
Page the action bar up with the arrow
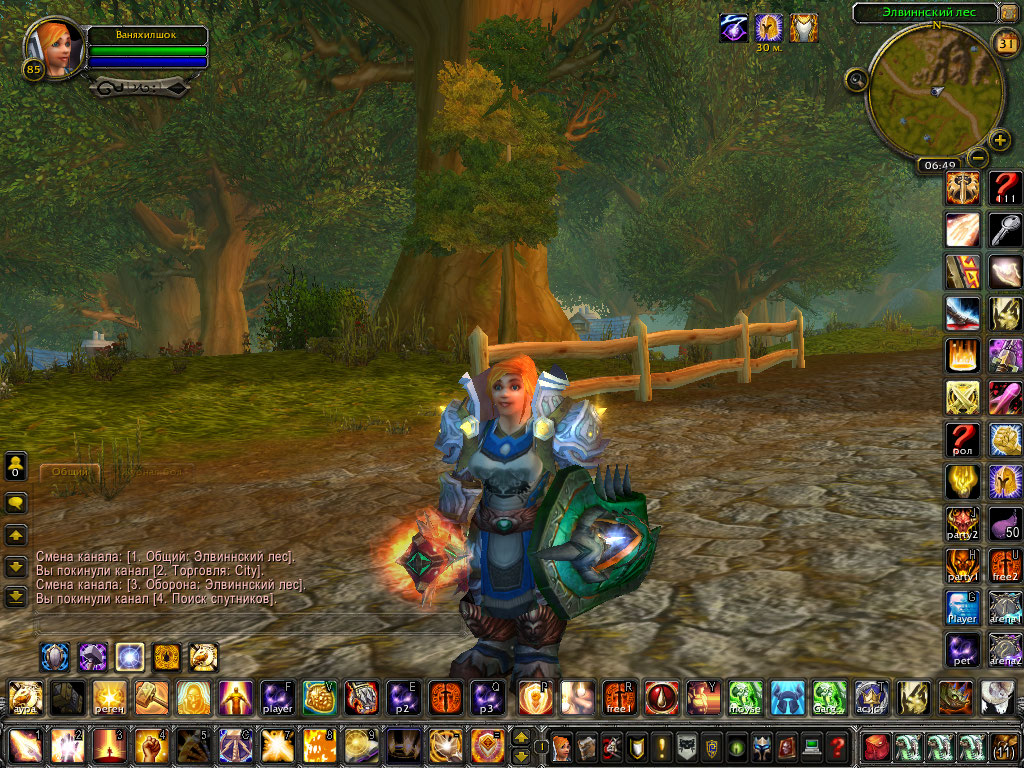[521, 737]
